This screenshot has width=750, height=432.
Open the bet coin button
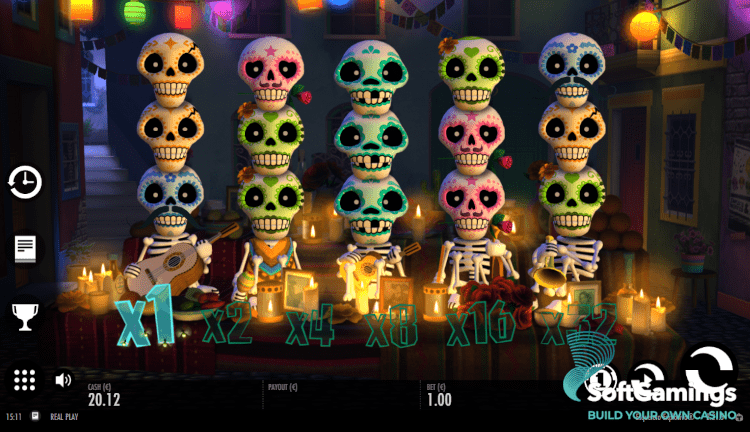pyautogui.click(x=601, y=380)
